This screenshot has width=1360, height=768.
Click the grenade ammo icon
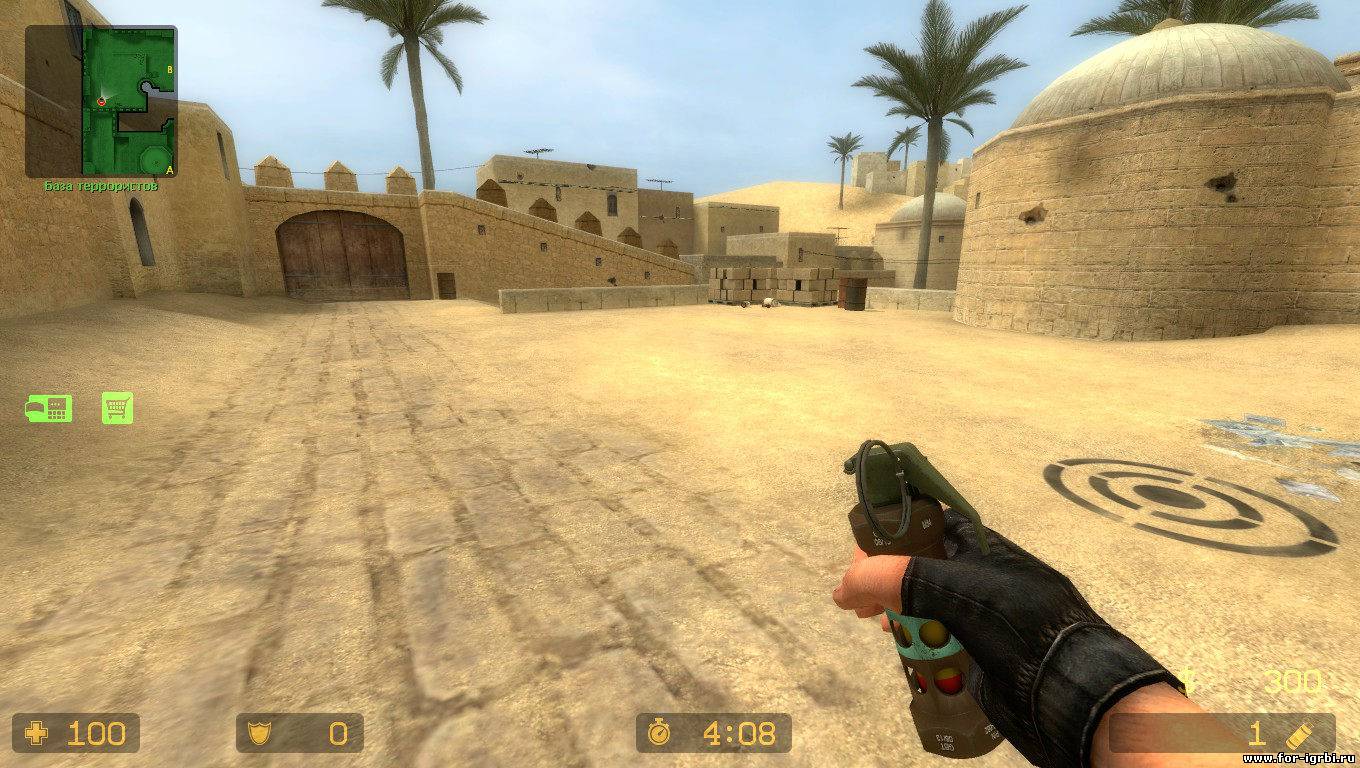tap(1297, 734)
